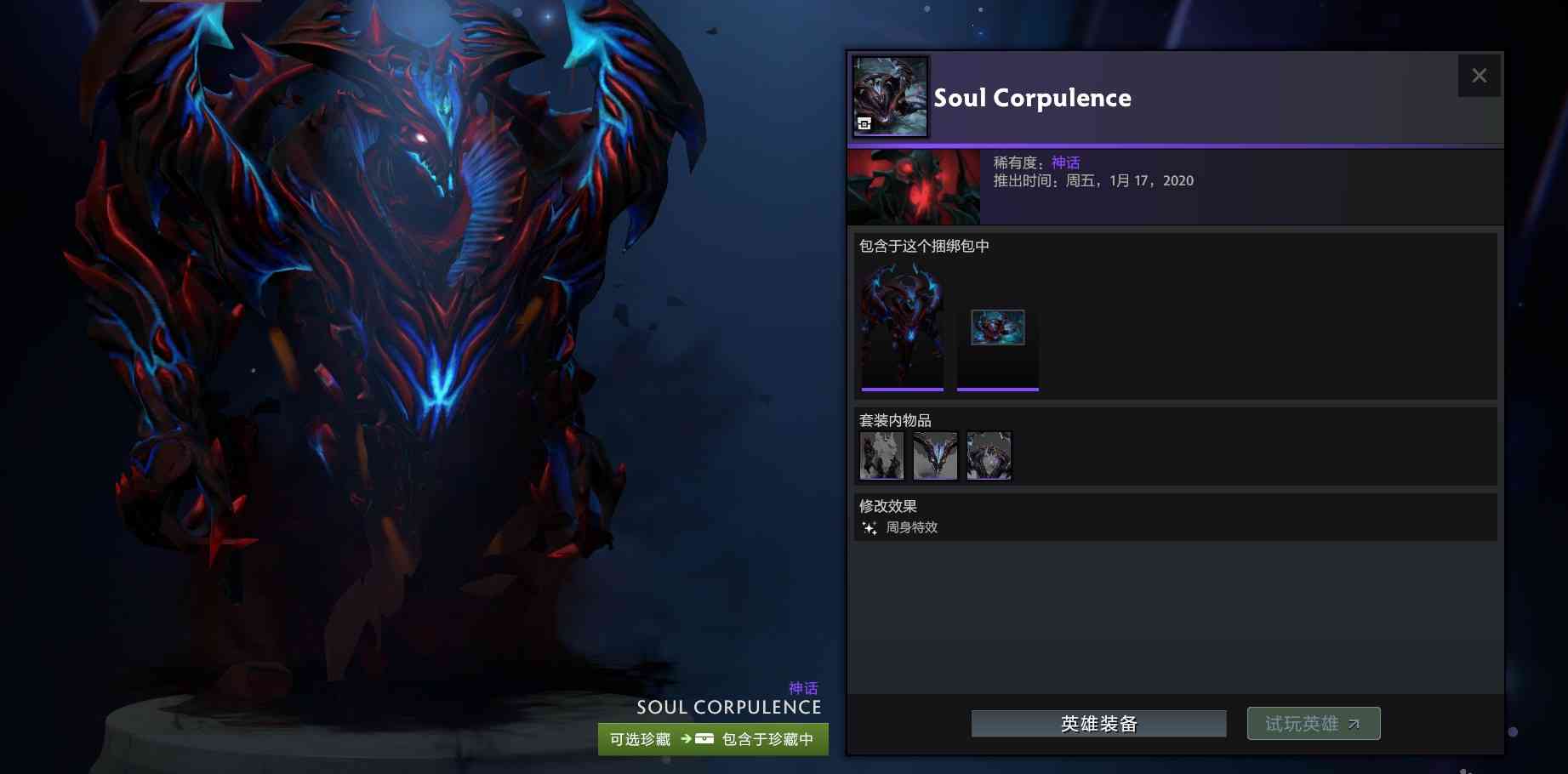Open the first armor piece under 套装内物品
Screen dimensions: 1568x774
[x=881, y=456]
